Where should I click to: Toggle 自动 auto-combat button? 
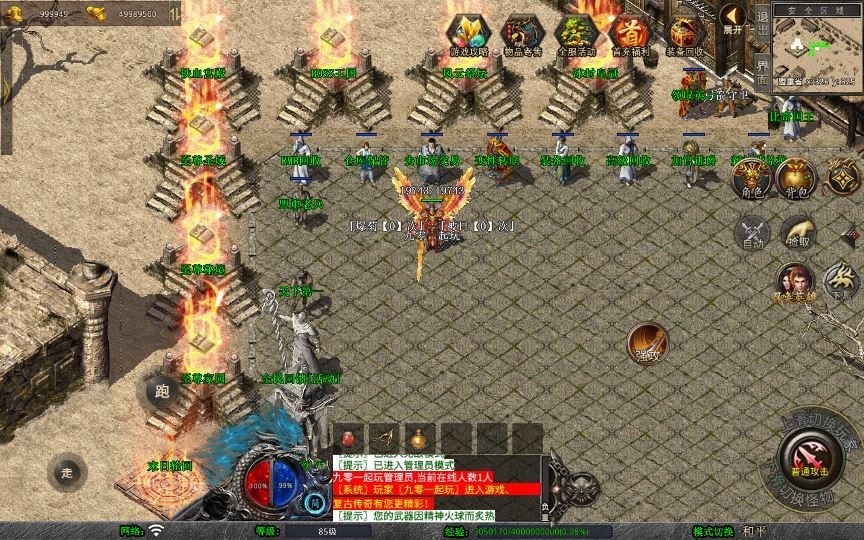click(x=751, y=233)
